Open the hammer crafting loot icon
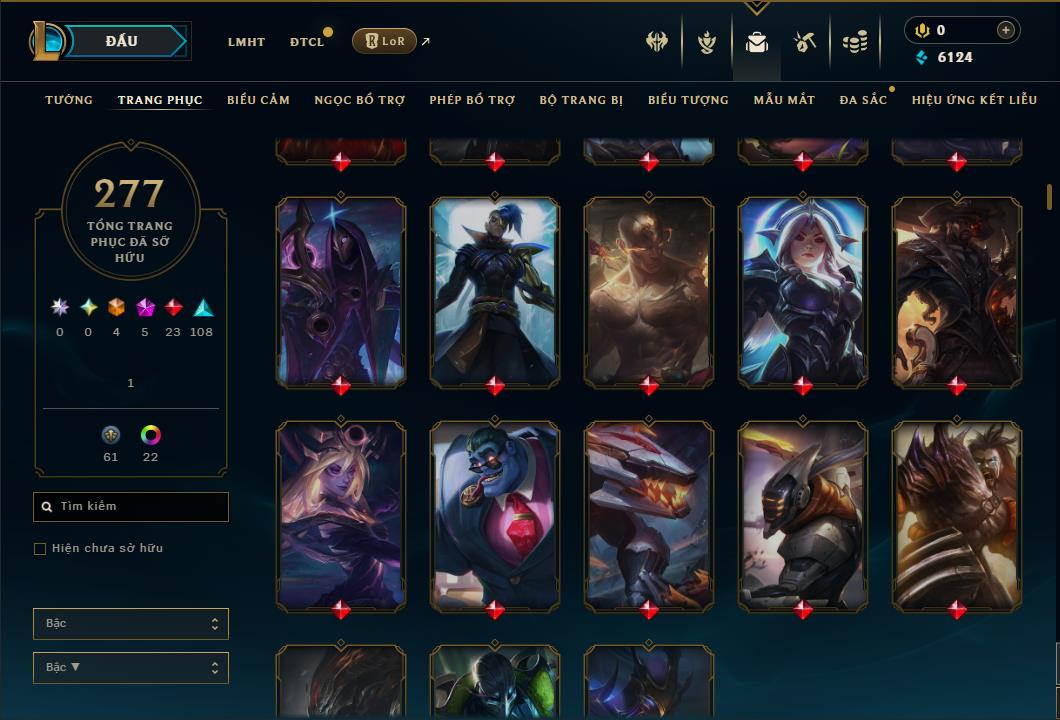 [x=805, y=42]
